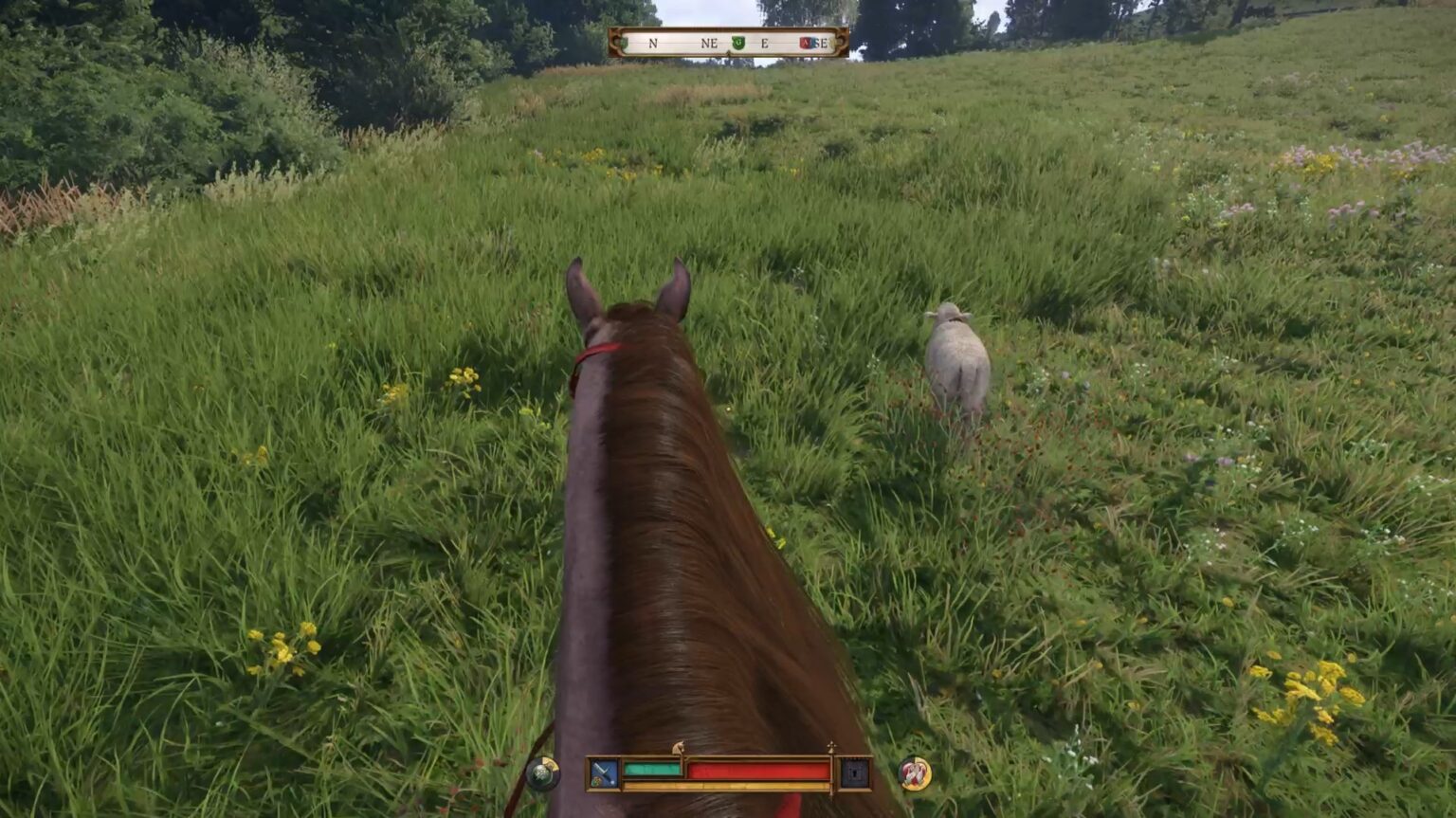
Task: Click the cross finial on the health bar frame
Action: [x=831, y=746]
